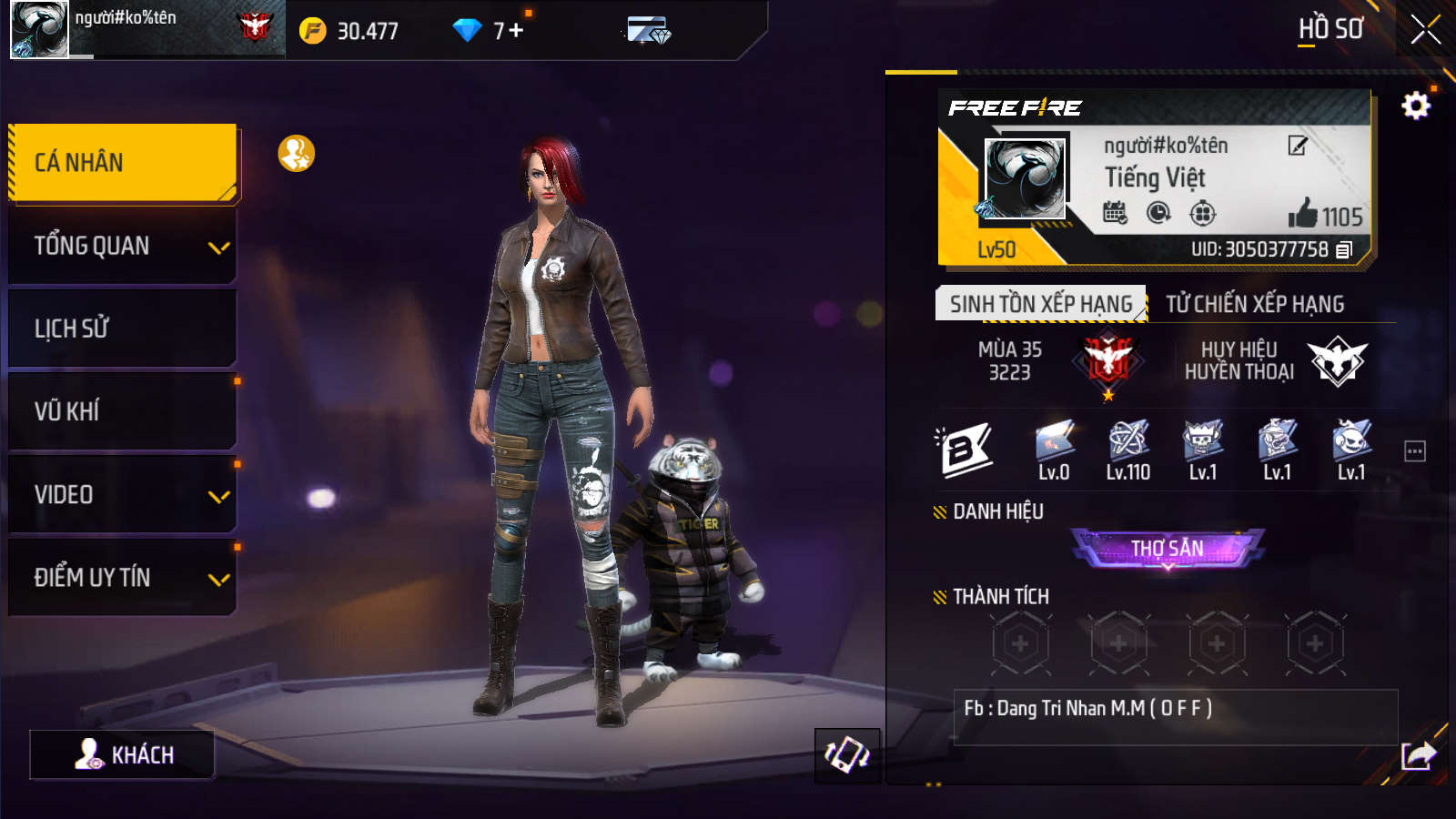Open the Lịch Sử menu entry

[123, 329]
